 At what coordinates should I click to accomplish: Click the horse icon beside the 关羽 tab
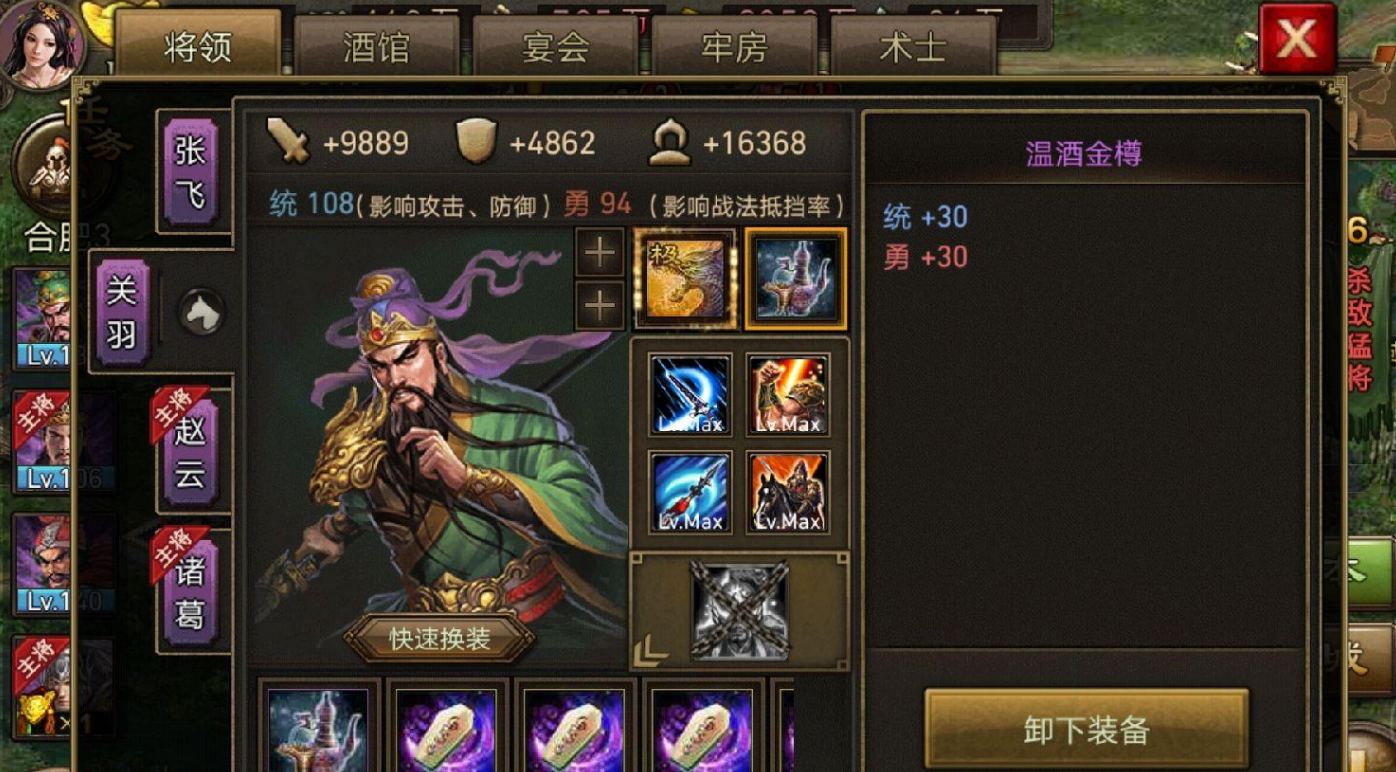199,312
